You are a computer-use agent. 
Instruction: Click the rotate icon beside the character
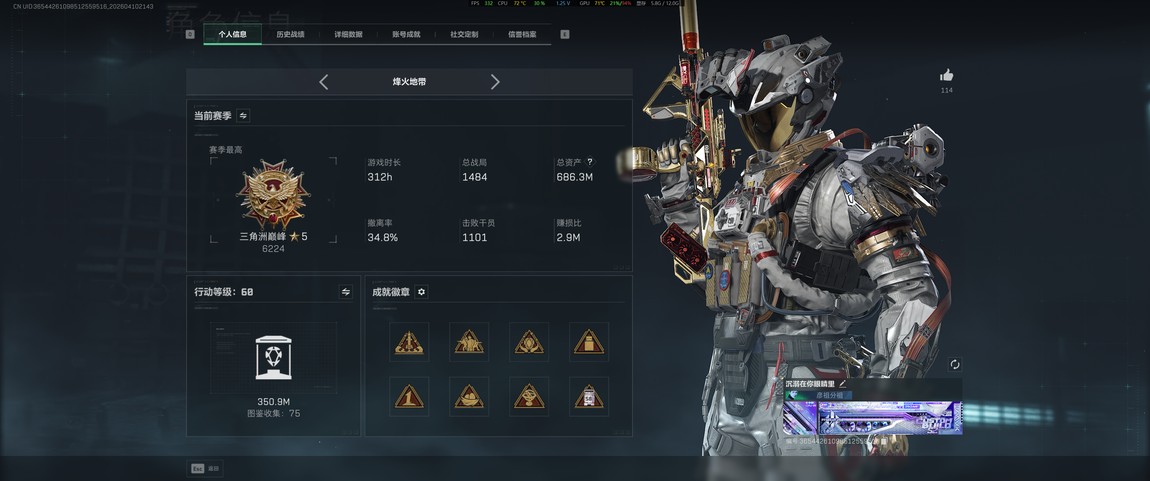955,365
